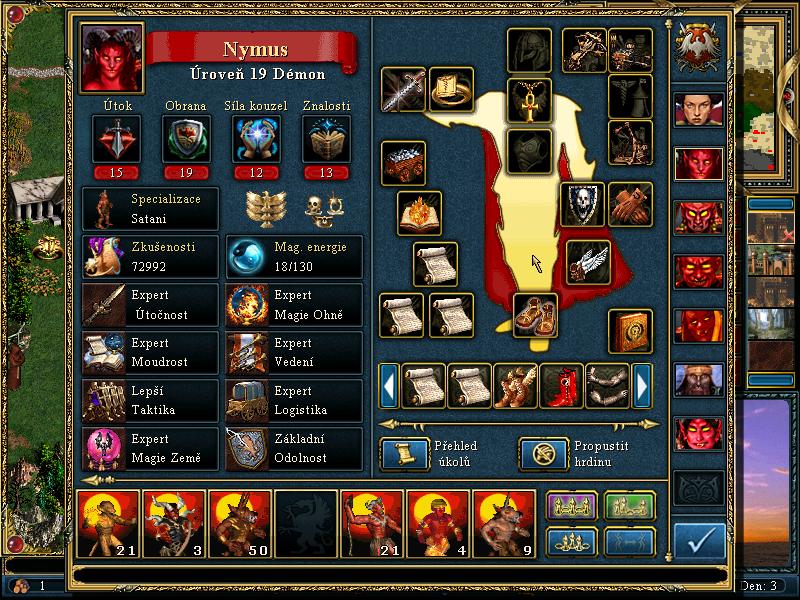Open the spellbook artifact slot

(631, 331)
